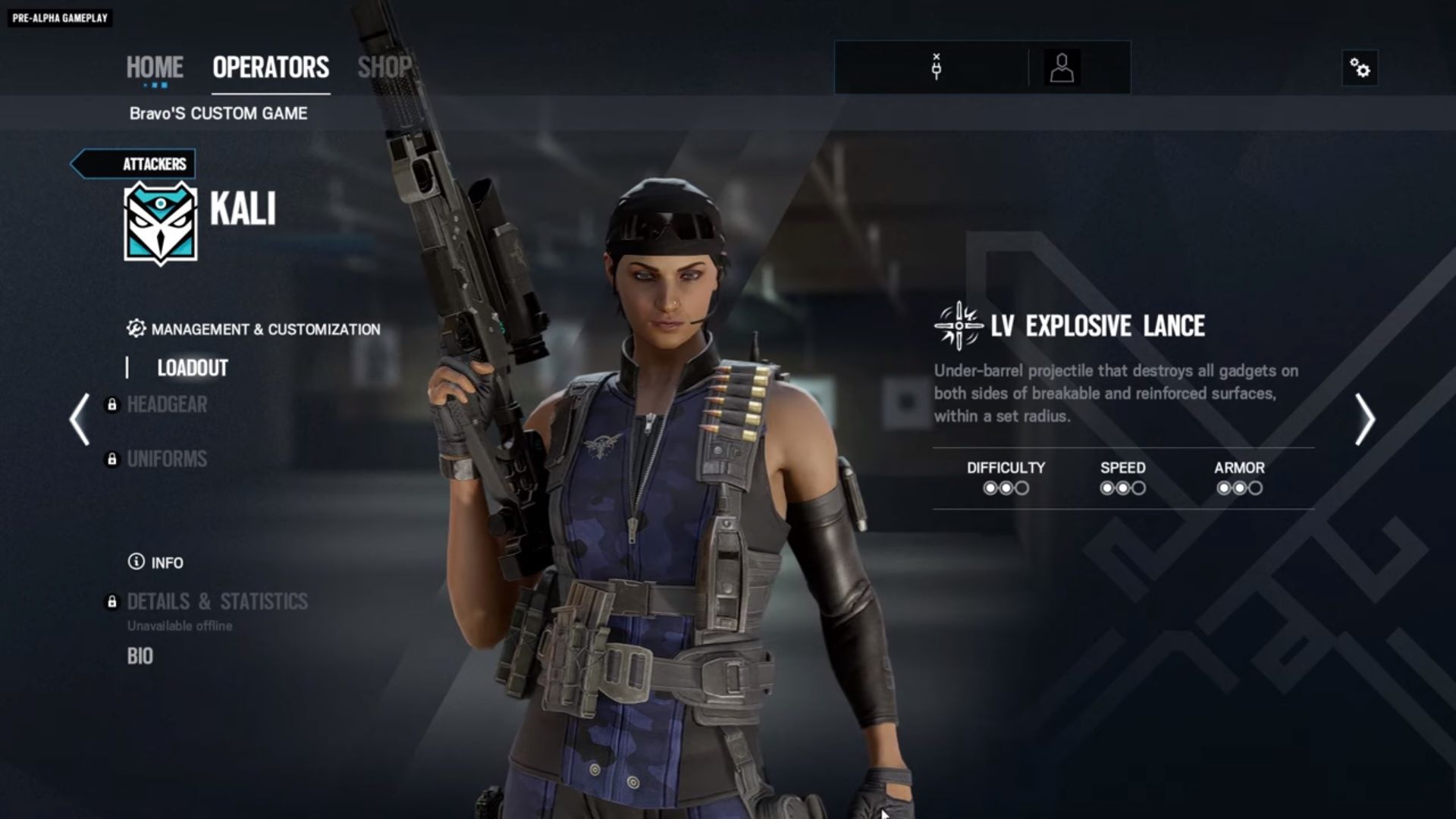The image size is (1456, 819).
Task: Click the lock icon beside Headgear
Action: (x=112, y=406)
